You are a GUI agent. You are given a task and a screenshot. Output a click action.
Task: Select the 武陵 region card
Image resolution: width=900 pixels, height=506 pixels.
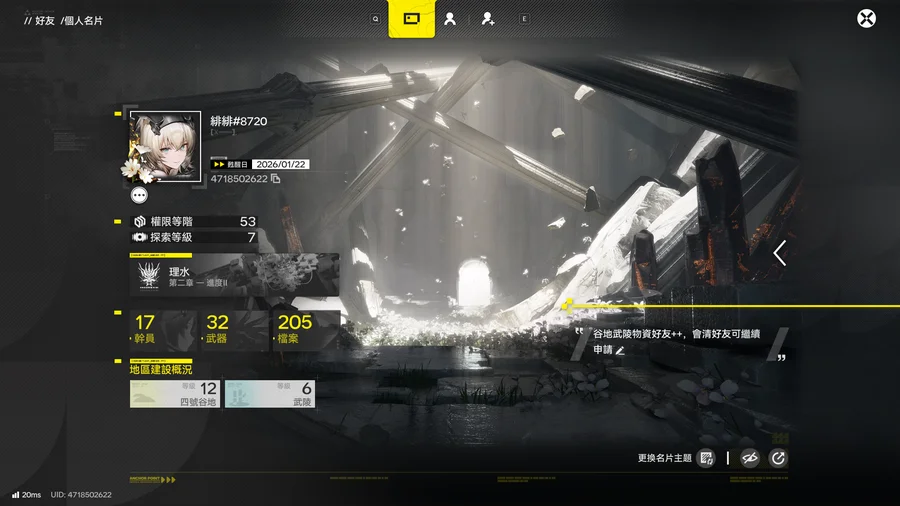pyautogui.click(x=269, y=393)
